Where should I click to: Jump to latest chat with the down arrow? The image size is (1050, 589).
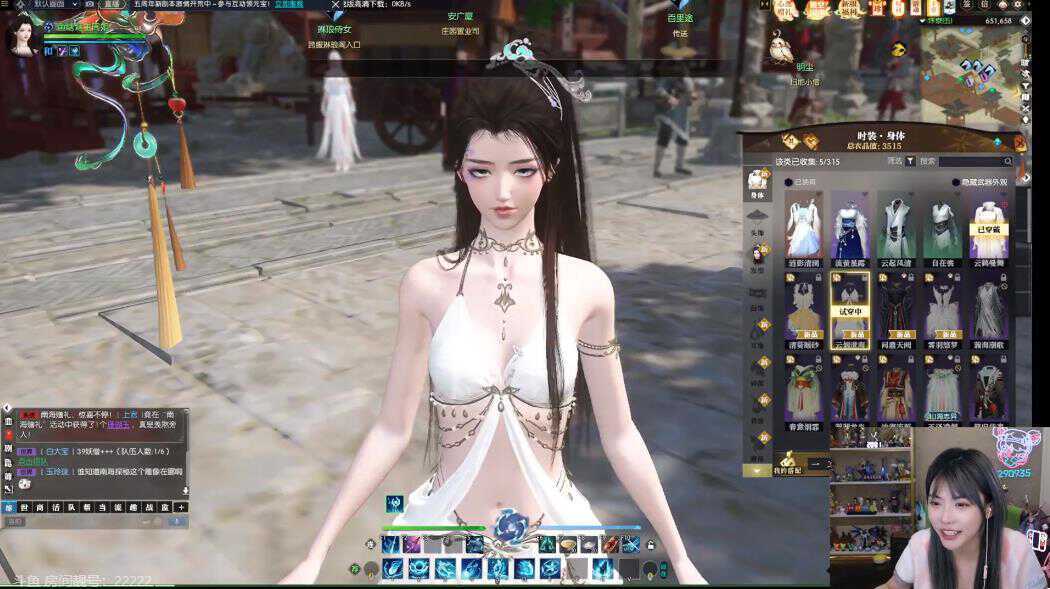(184, 490)
